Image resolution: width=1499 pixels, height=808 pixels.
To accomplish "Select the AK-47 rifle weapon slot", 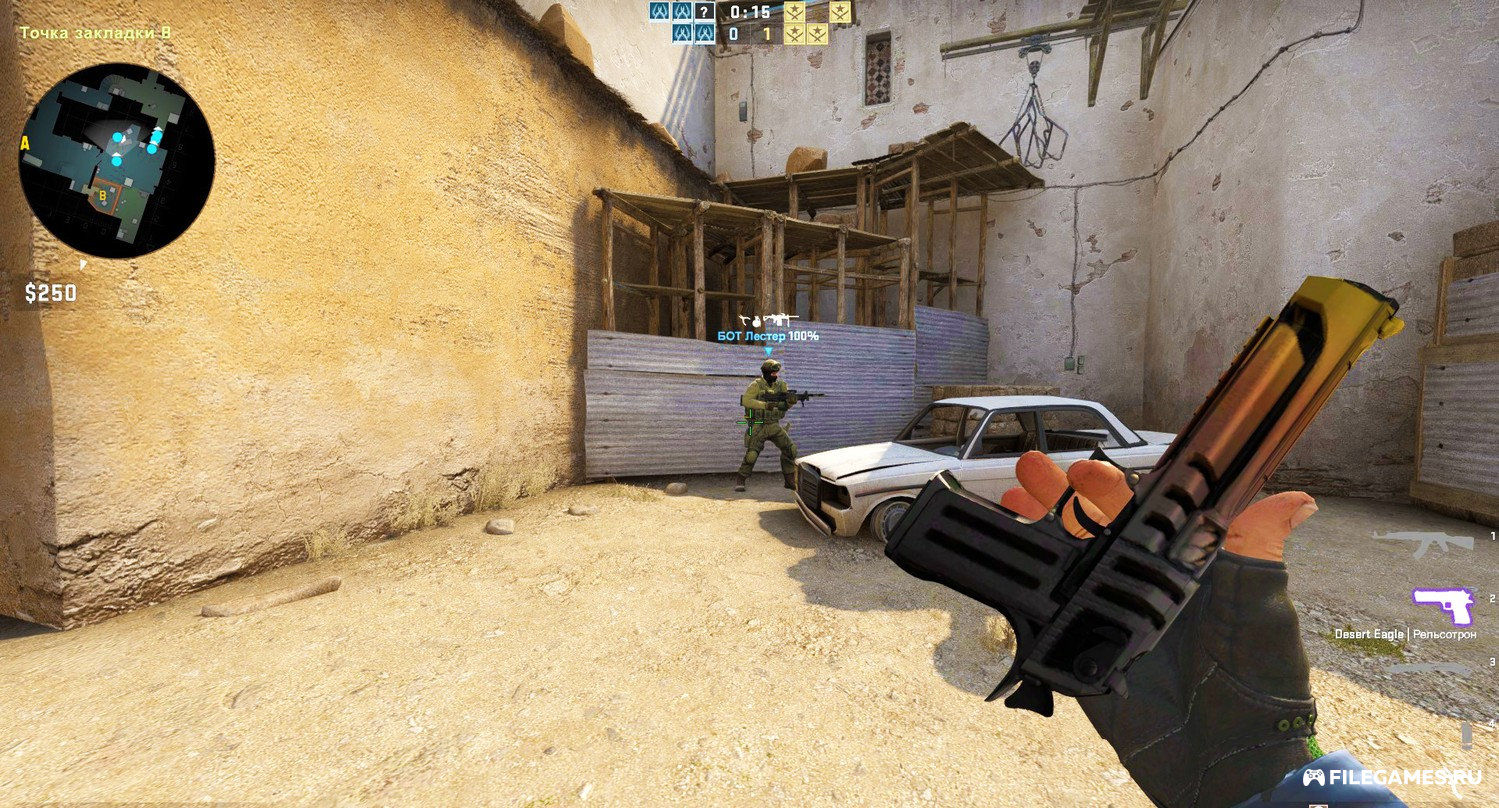I will [1422, 543].
